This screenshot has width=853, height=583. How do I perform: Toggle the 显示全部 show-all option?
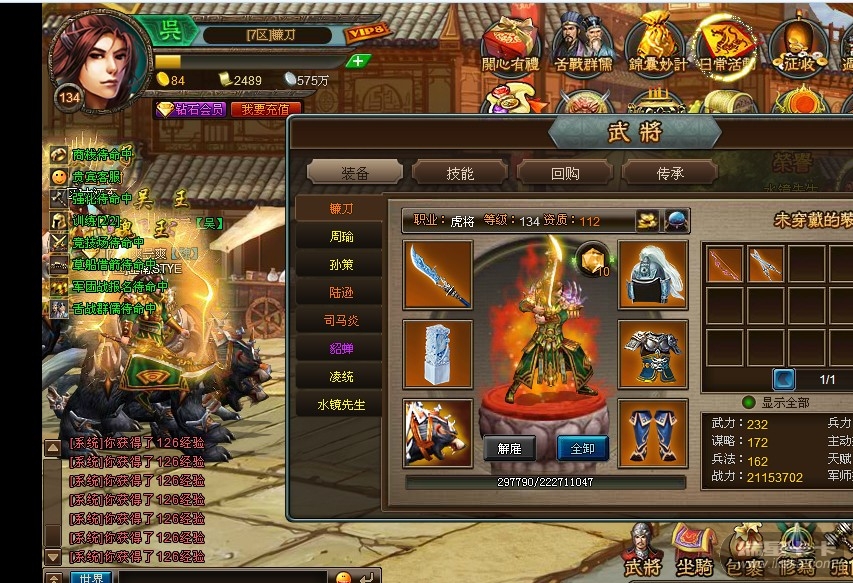pyautogui.click(x=749, y=402)
